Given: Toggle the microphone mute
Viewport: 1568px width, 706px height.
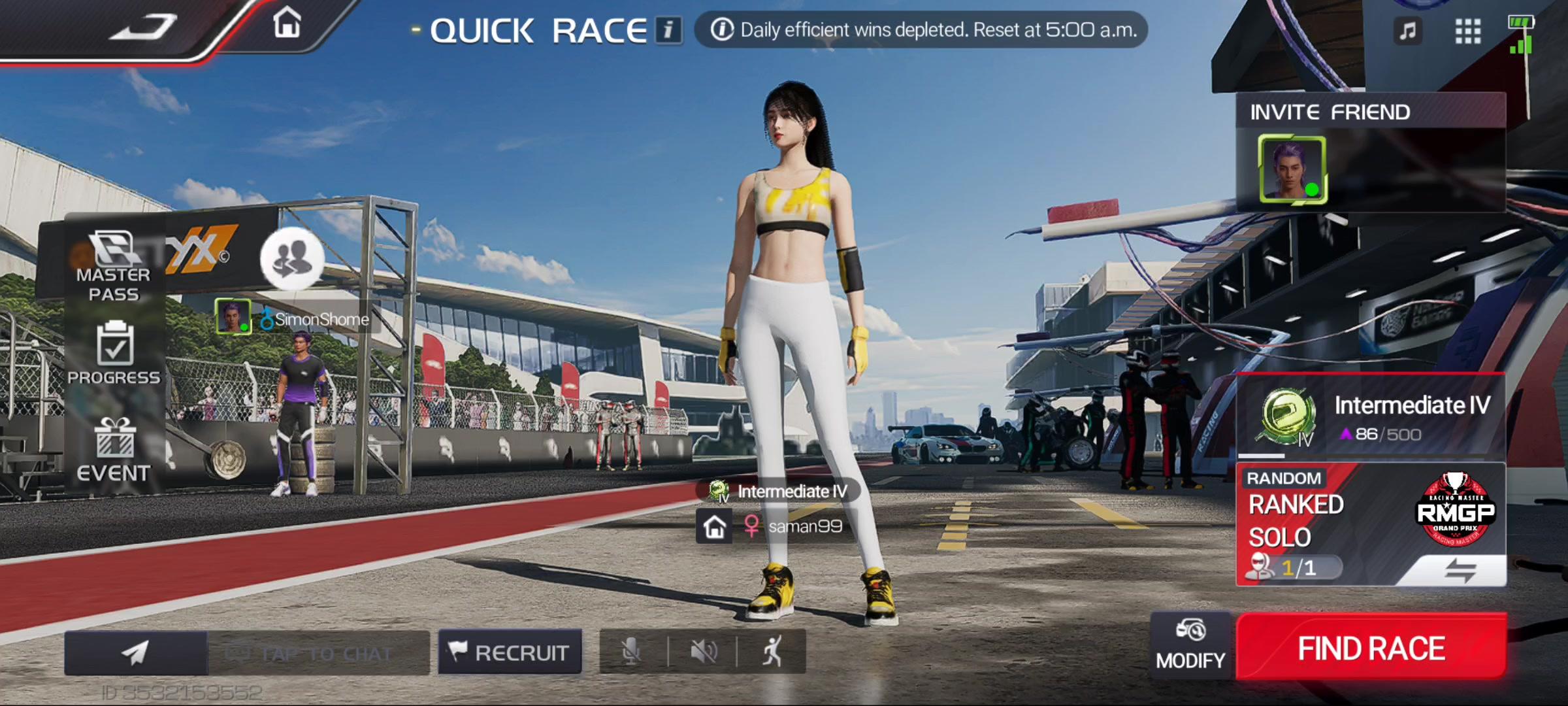Looking at the screenshot, I should (631, 652).
